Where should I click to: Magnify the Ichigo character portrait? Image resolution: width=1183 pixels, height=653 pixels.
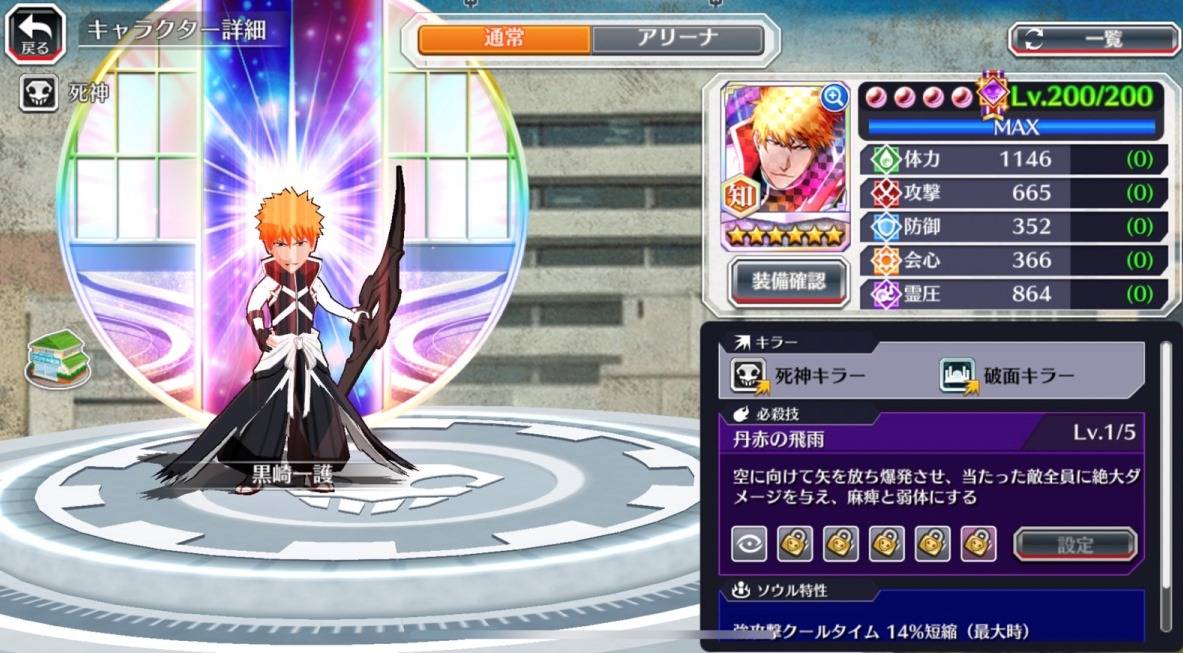coord(833,97)
